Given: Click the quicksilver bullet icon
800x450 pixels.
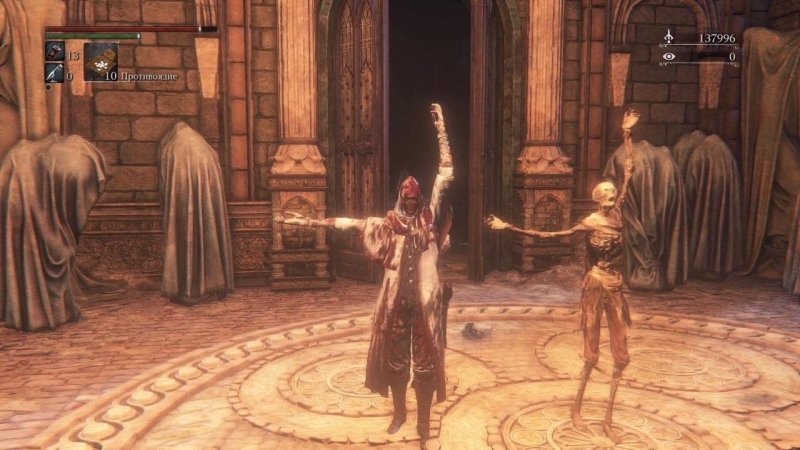Looking at the screenshot, I should point(53,73).
